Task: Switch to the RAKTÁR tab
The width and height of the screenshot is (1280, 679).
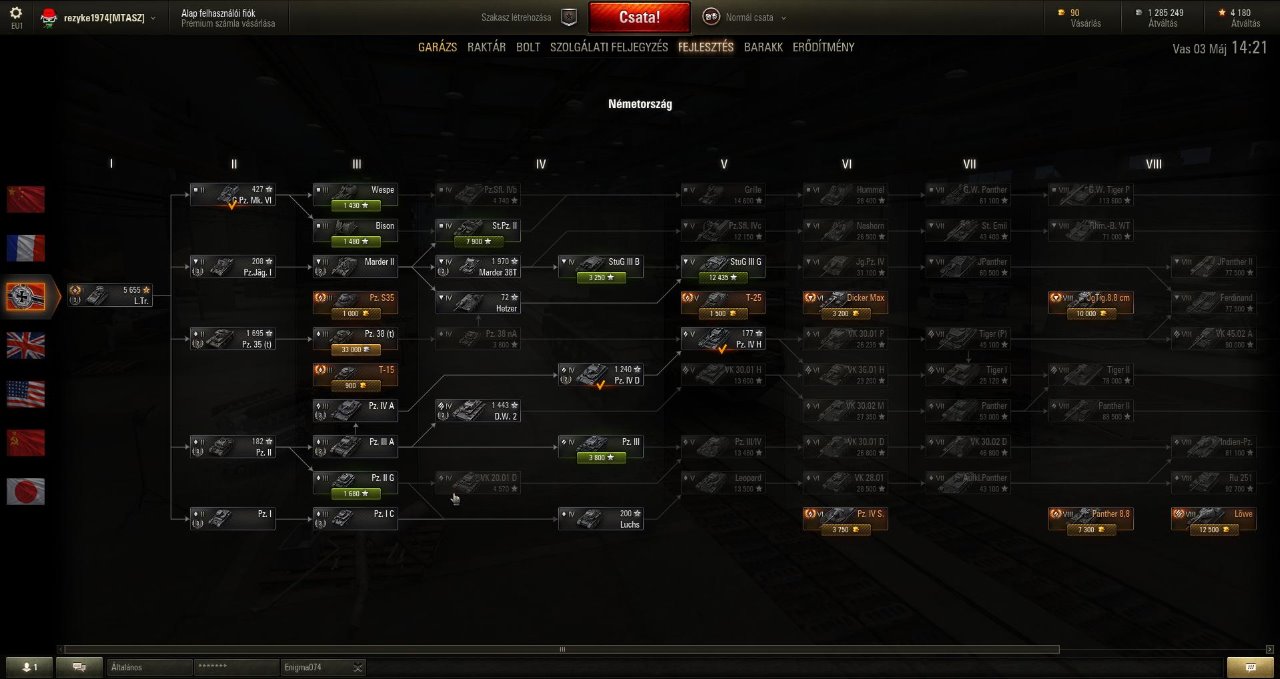Action: pos(486,47)
